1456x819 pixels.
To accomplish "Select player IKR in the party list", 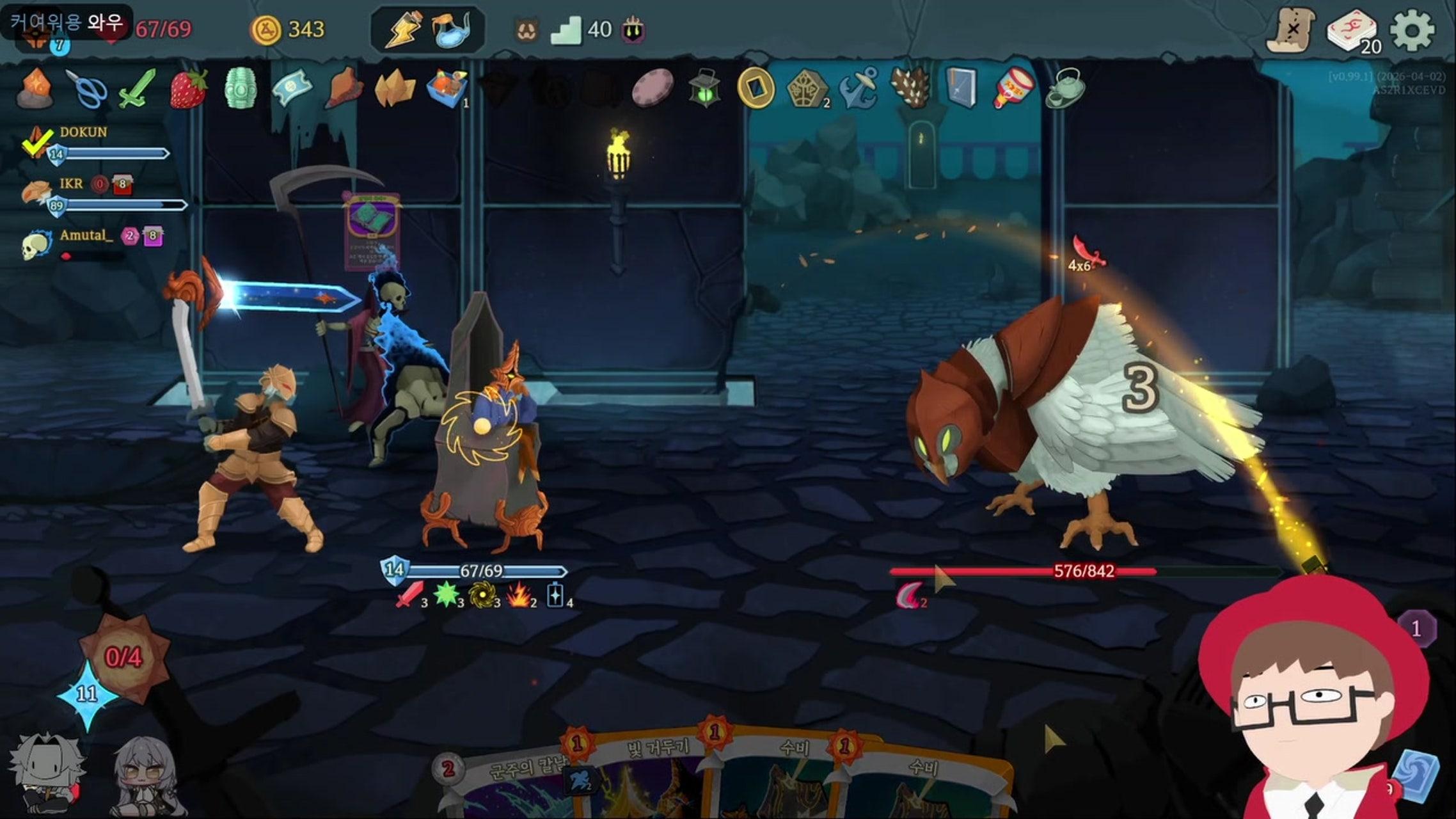I will tap(70, 184).
